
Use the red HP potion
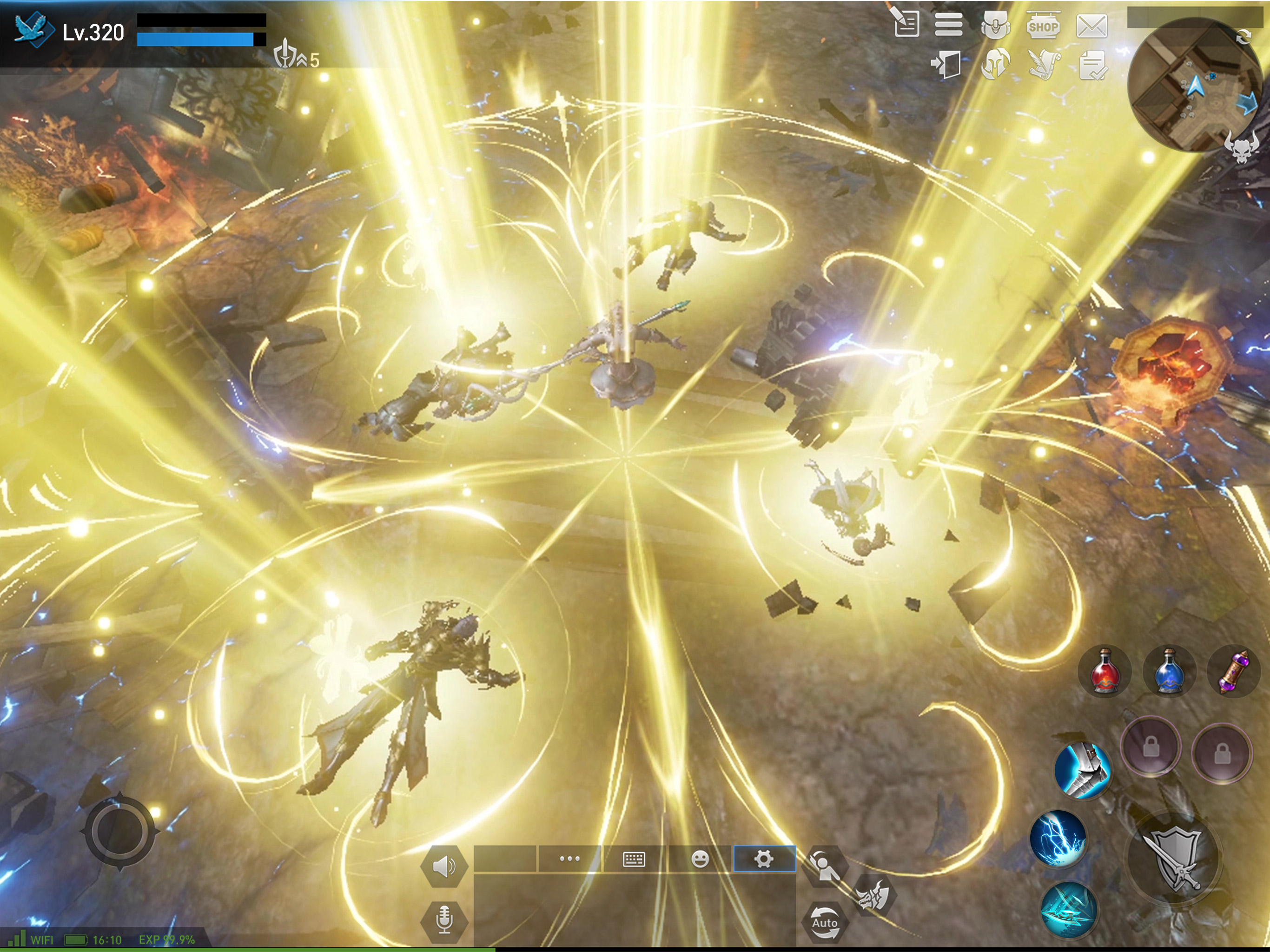(1105, 671)
